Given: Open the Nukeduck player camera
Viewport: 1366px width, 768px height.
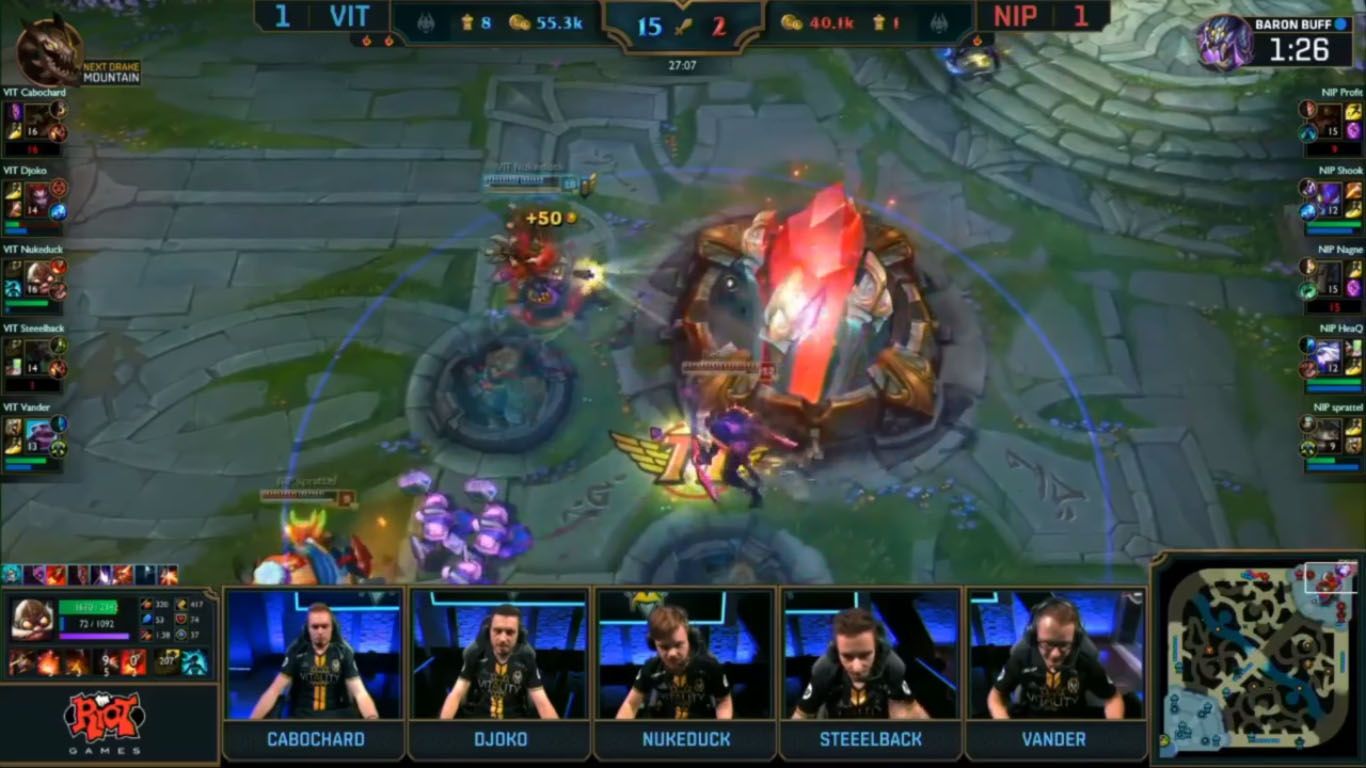Looking at the screenshot, I should [685, 655].
